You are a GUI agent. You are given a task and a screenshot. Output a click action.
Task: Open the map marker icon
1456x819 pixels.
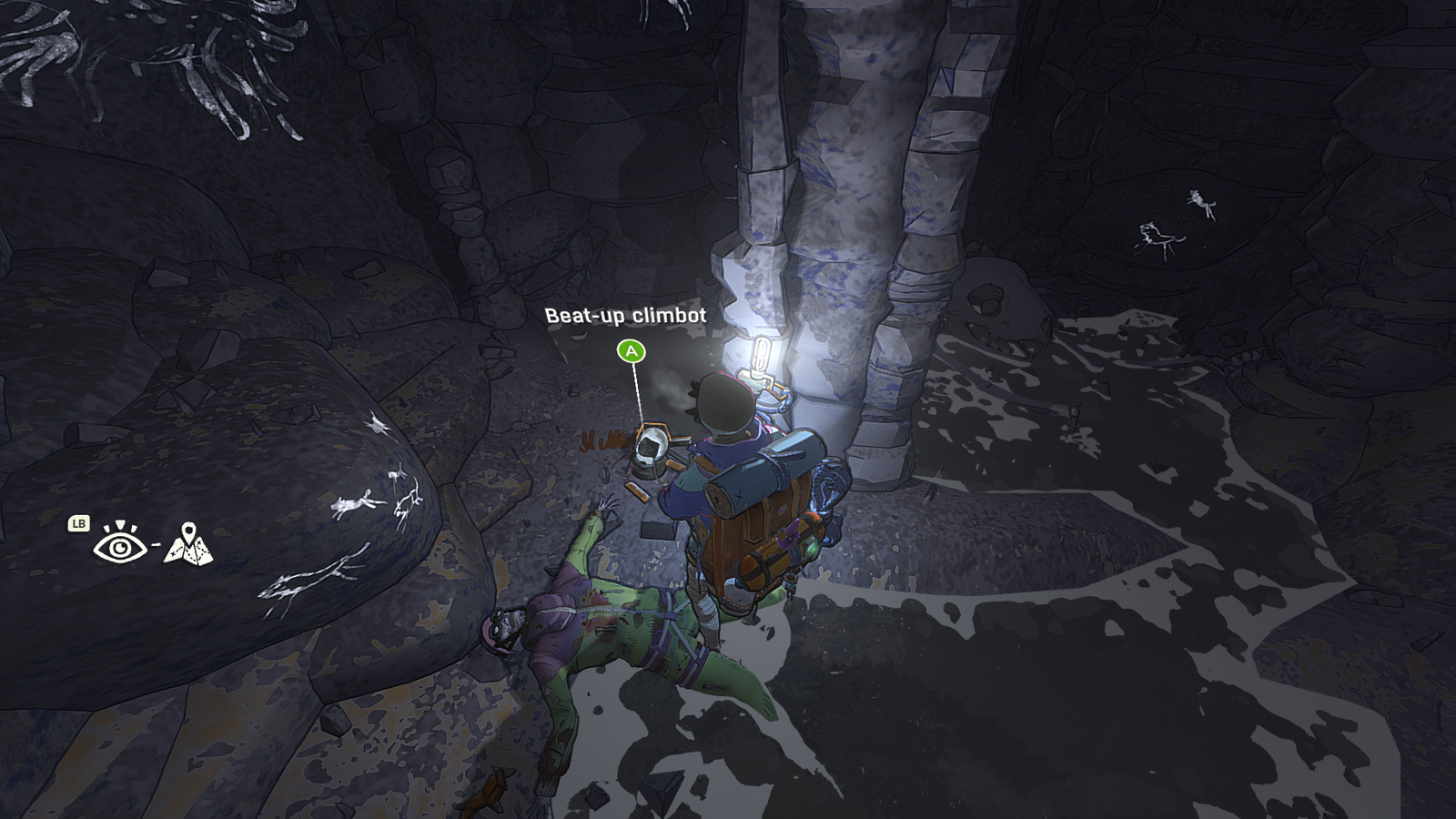pos(188,544)
